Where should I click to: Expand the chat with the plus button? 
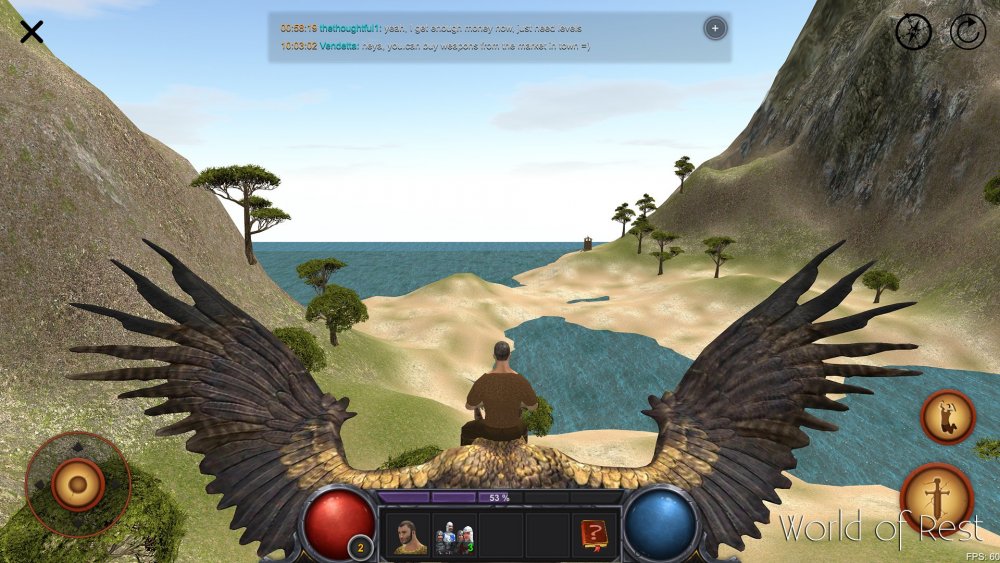click(715, 28)
